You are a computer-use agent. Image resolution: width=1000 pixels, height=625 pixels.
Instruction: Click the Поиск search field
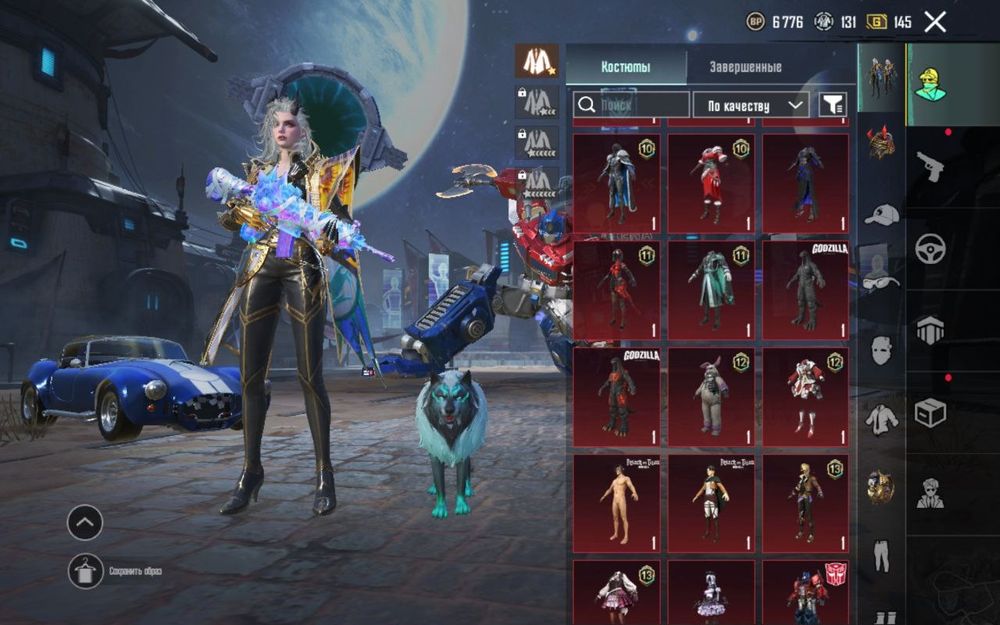pos(631,104)
